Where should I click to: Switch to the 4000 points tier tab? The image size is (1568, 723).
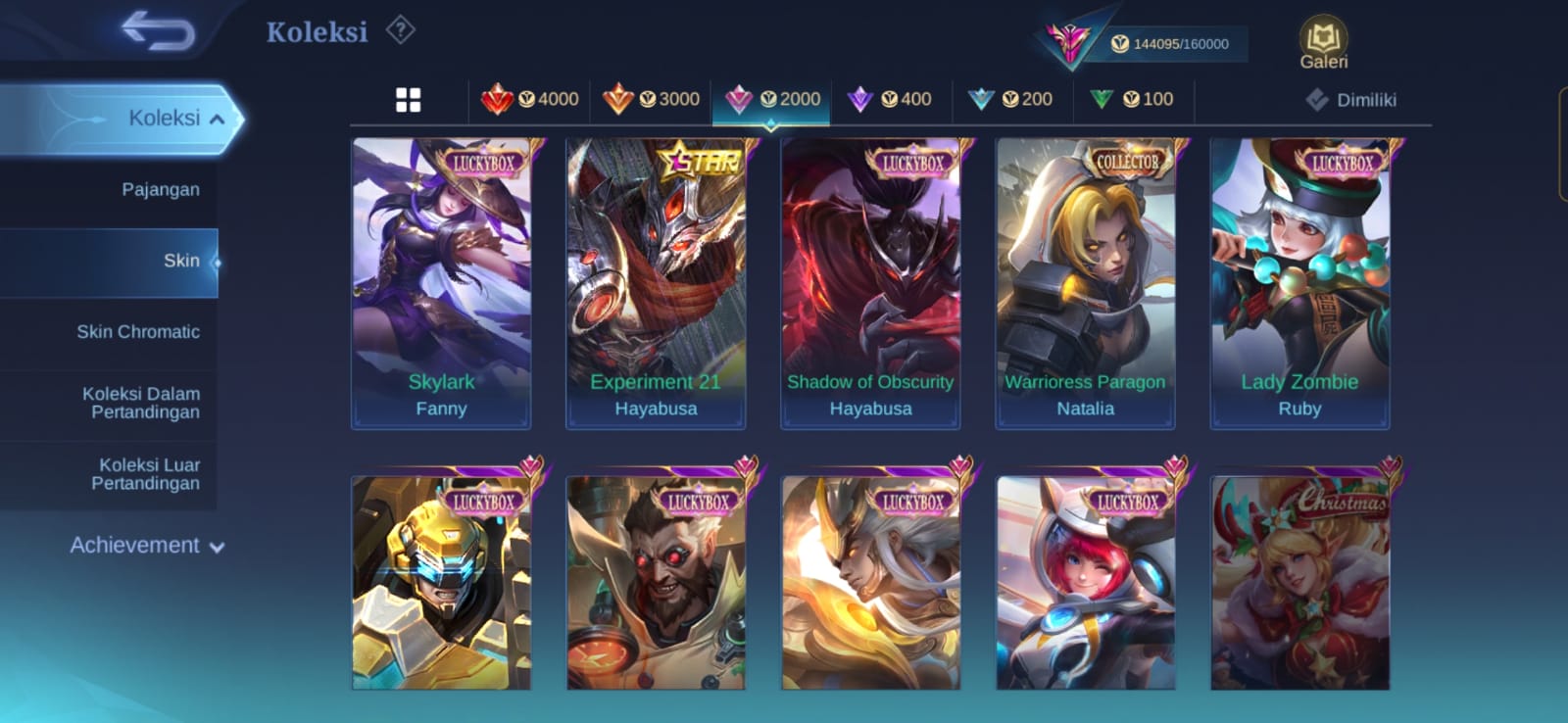[x=530, y=99]
